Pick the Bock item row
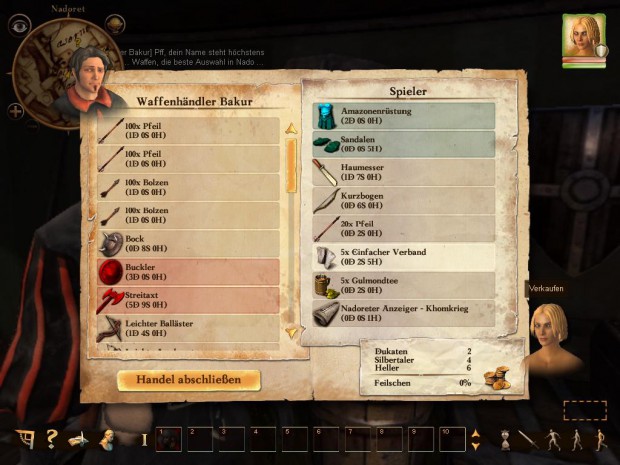 coord(189,244)
